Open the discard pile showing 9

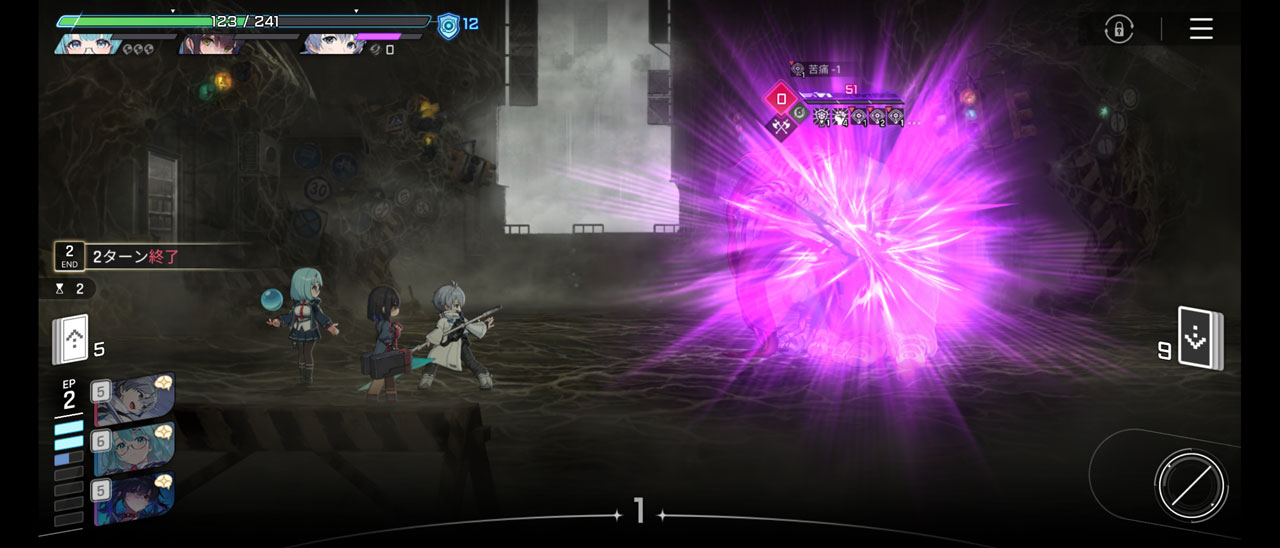[1198, 340]
